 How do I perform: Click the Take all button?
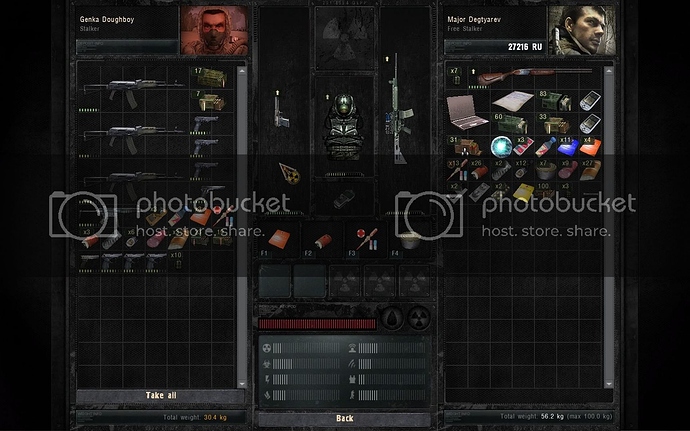(x=160, y=395)
